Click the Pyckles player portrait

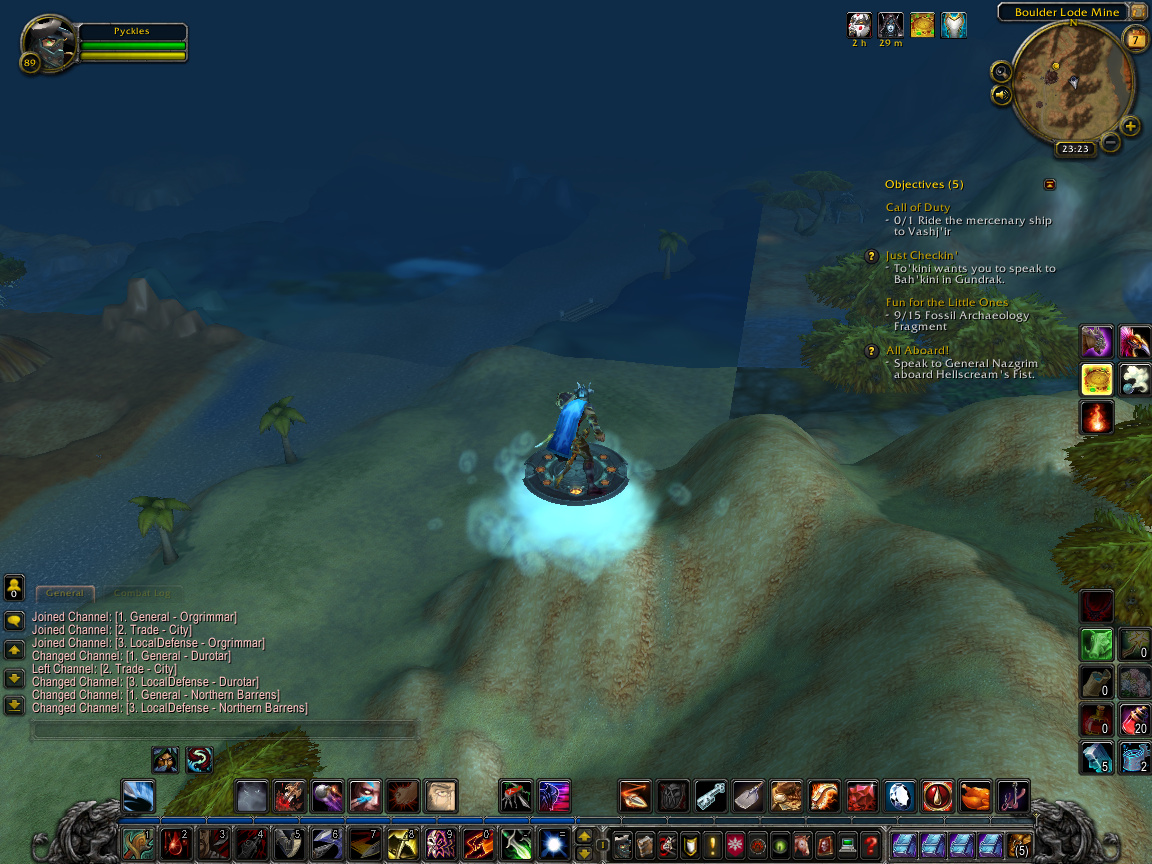pyautogui.click(x=47, y=41)
